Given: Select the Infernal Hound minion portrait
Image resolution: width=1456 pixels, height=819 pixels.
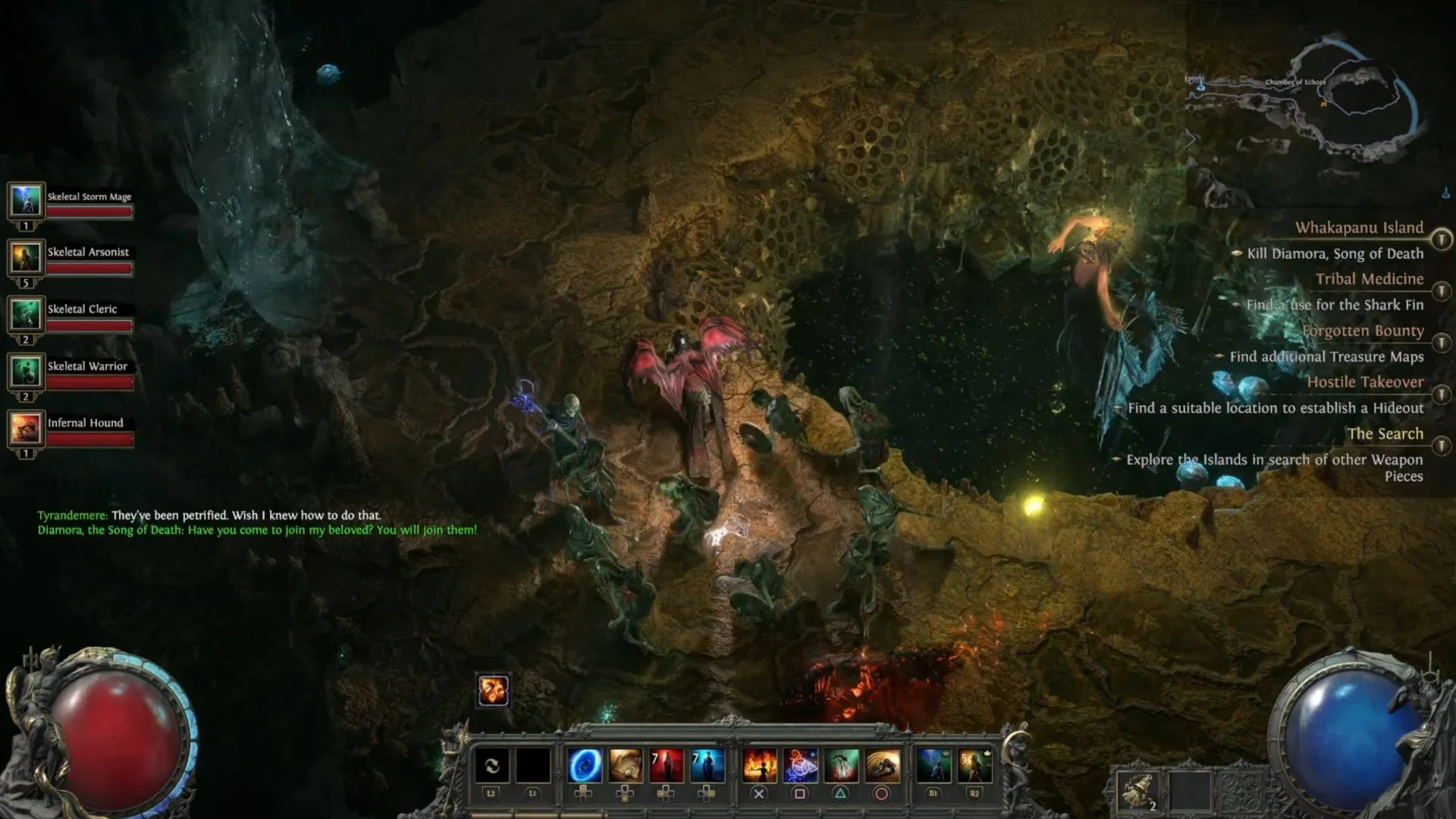Looking at the screenshot, I should coord(27,428).
